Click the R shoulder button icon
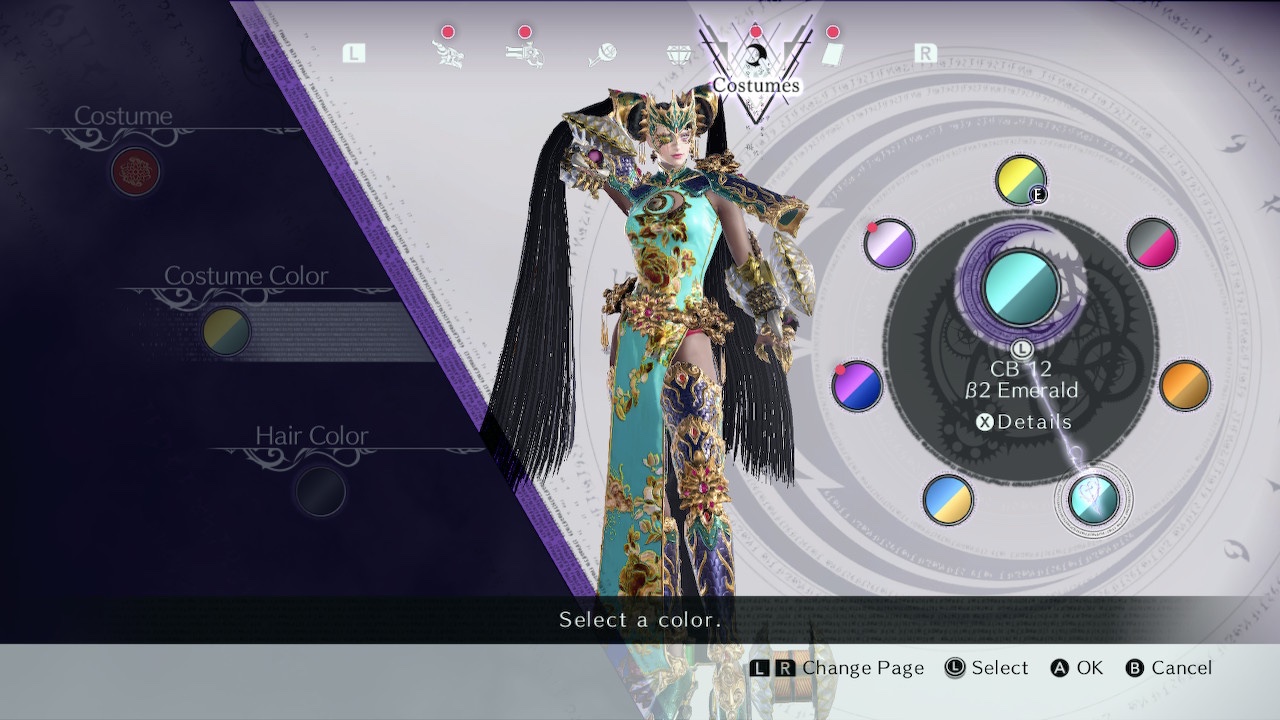Screen dimensions: 1280x720 coord(925,53)
